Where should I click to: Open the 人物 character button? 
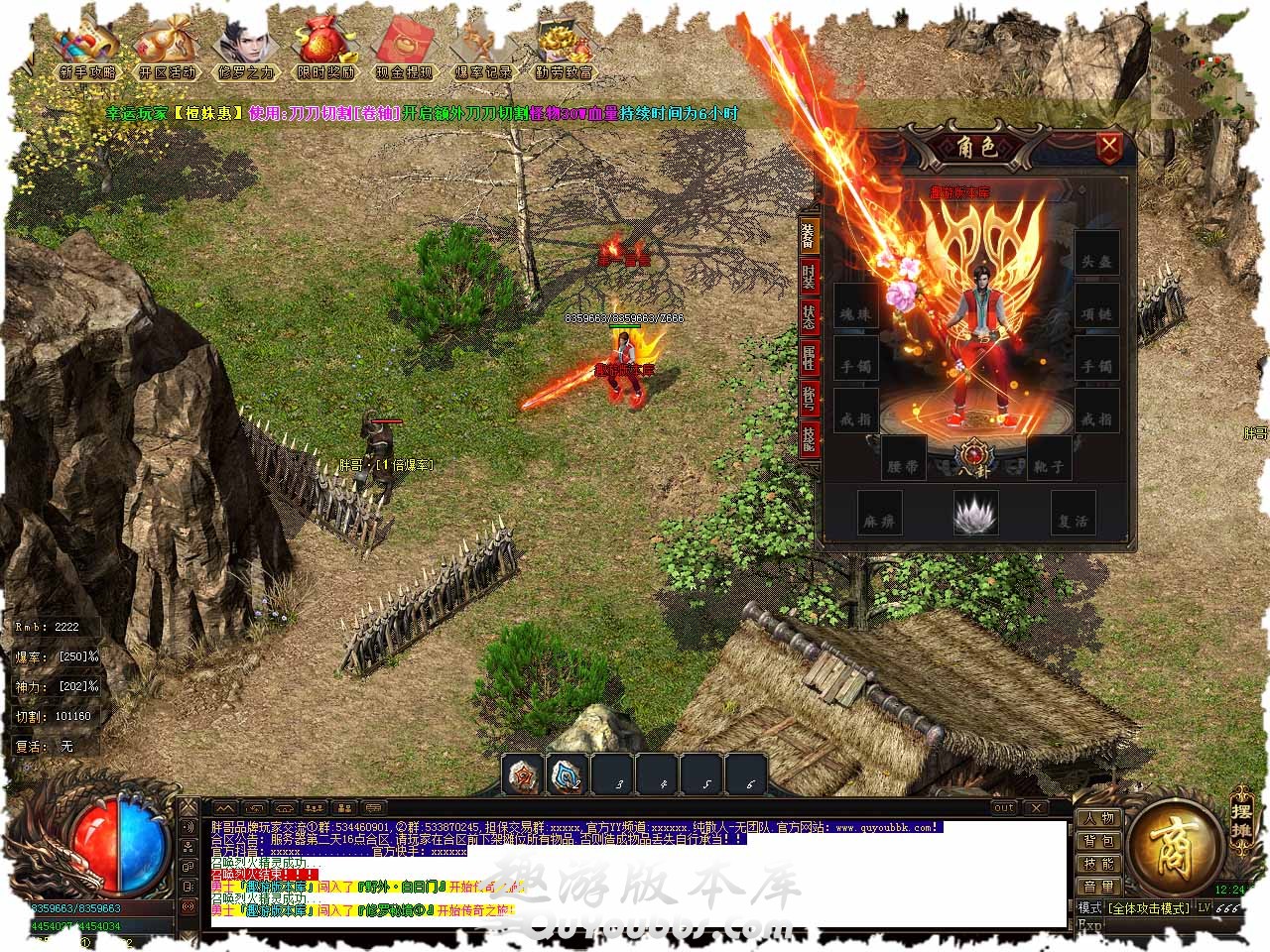[x=1098, y=818]
